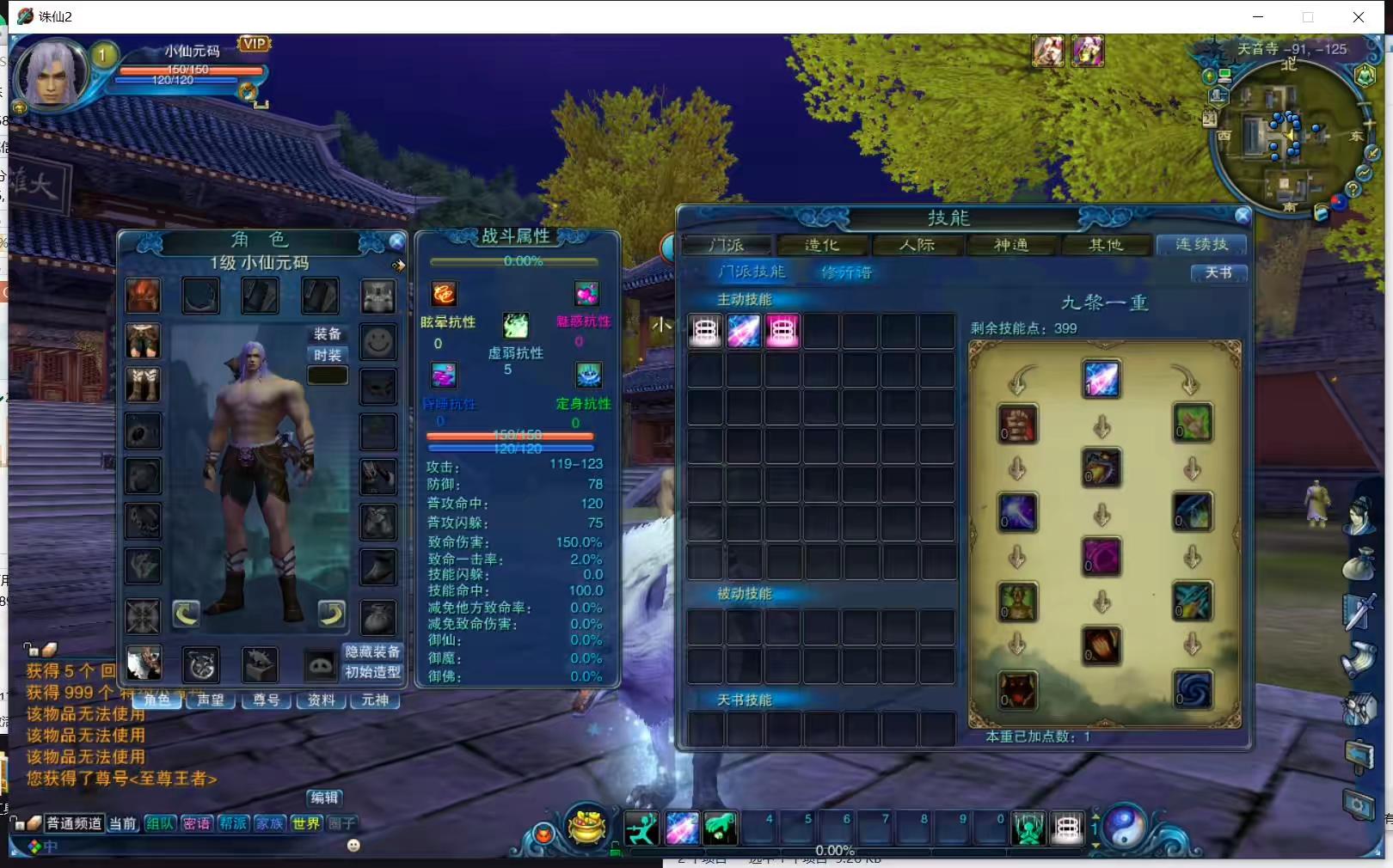The image size is (1393, 868).
Task: Open the 人际 skill tab
Action: tap(917, 246)
